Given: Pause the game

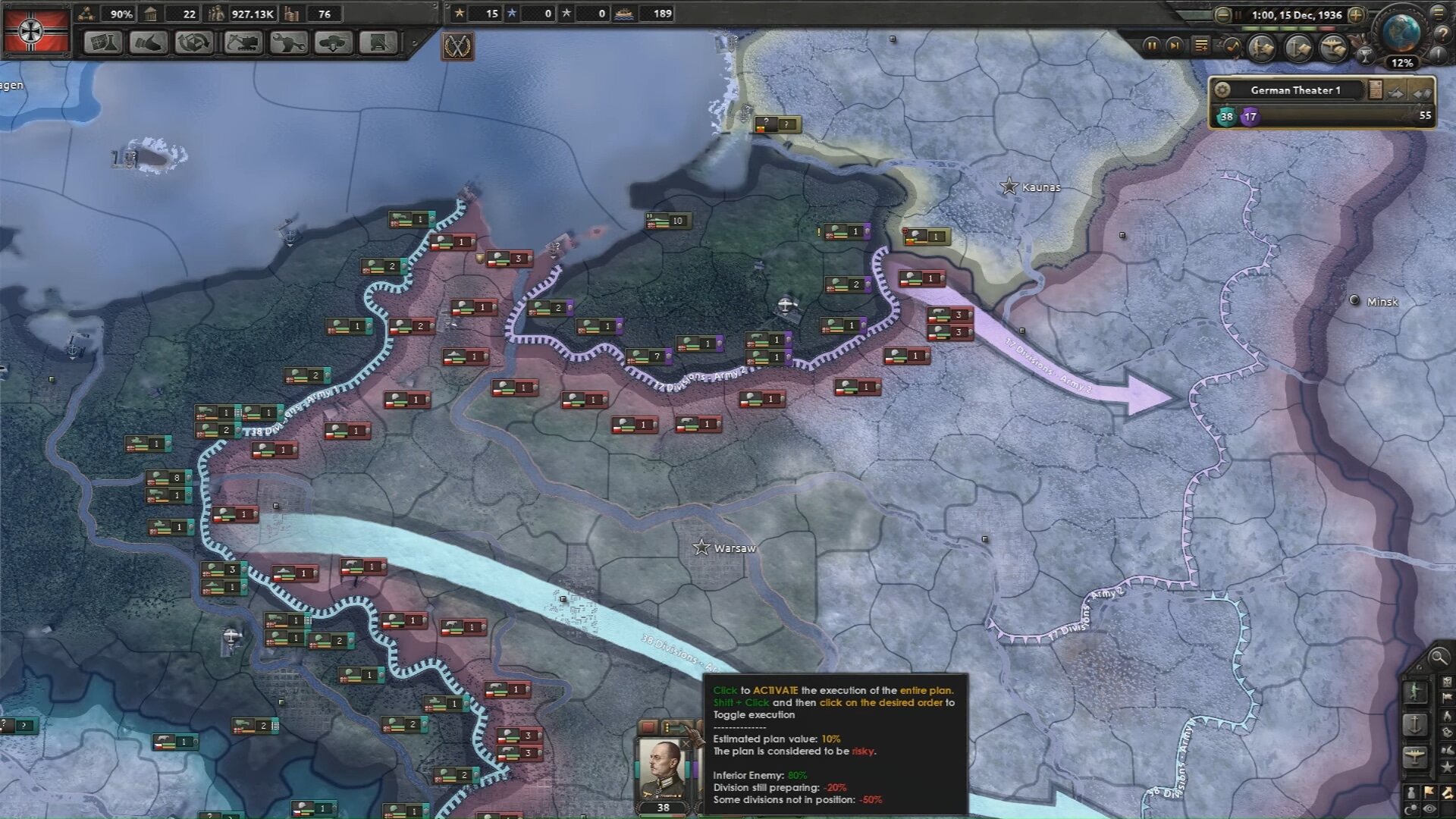Looking at the screenshot, I should (x=1153, y=45).
